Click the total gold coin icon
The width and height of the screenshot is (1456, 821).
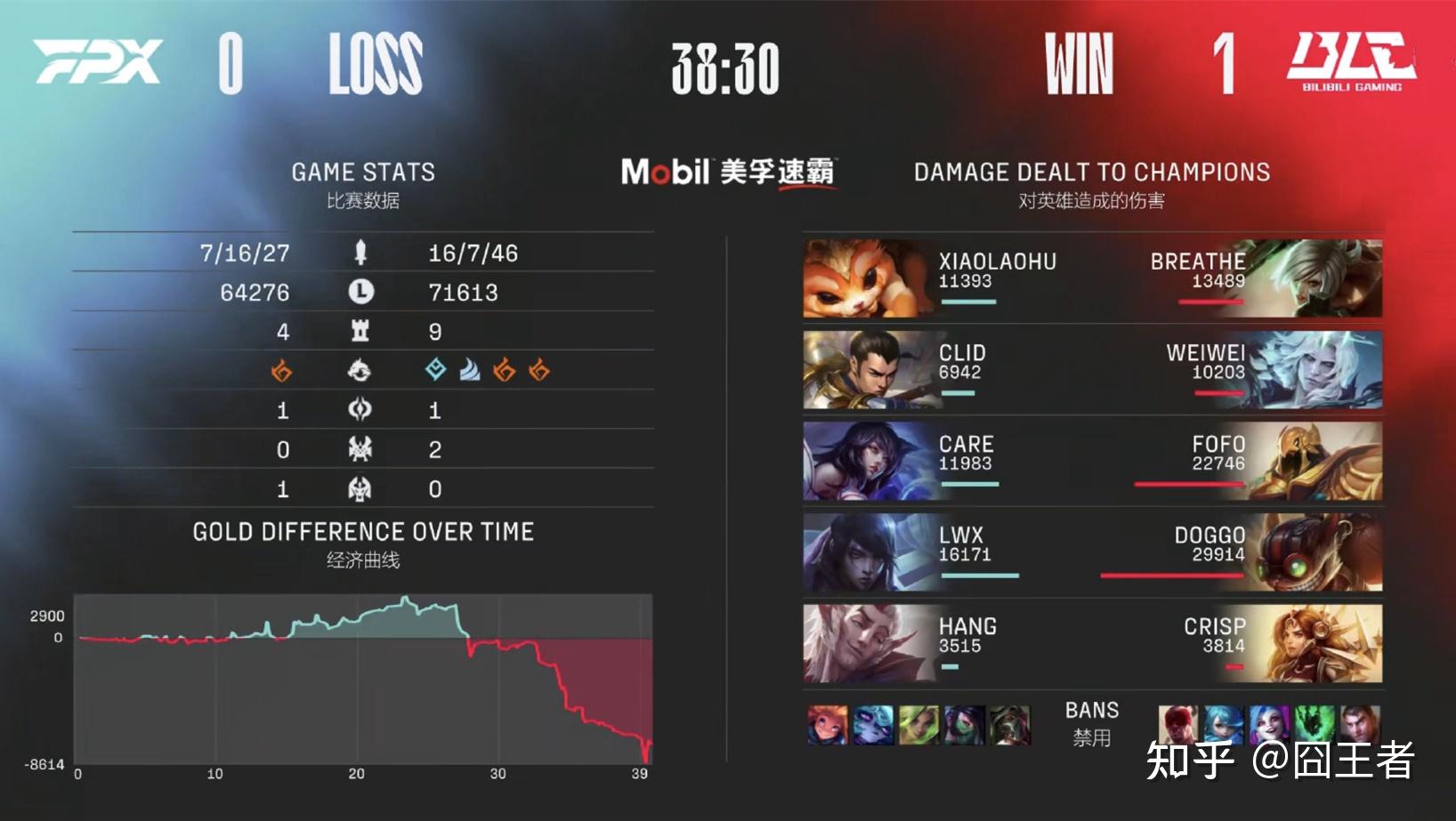tap(360, 292)
